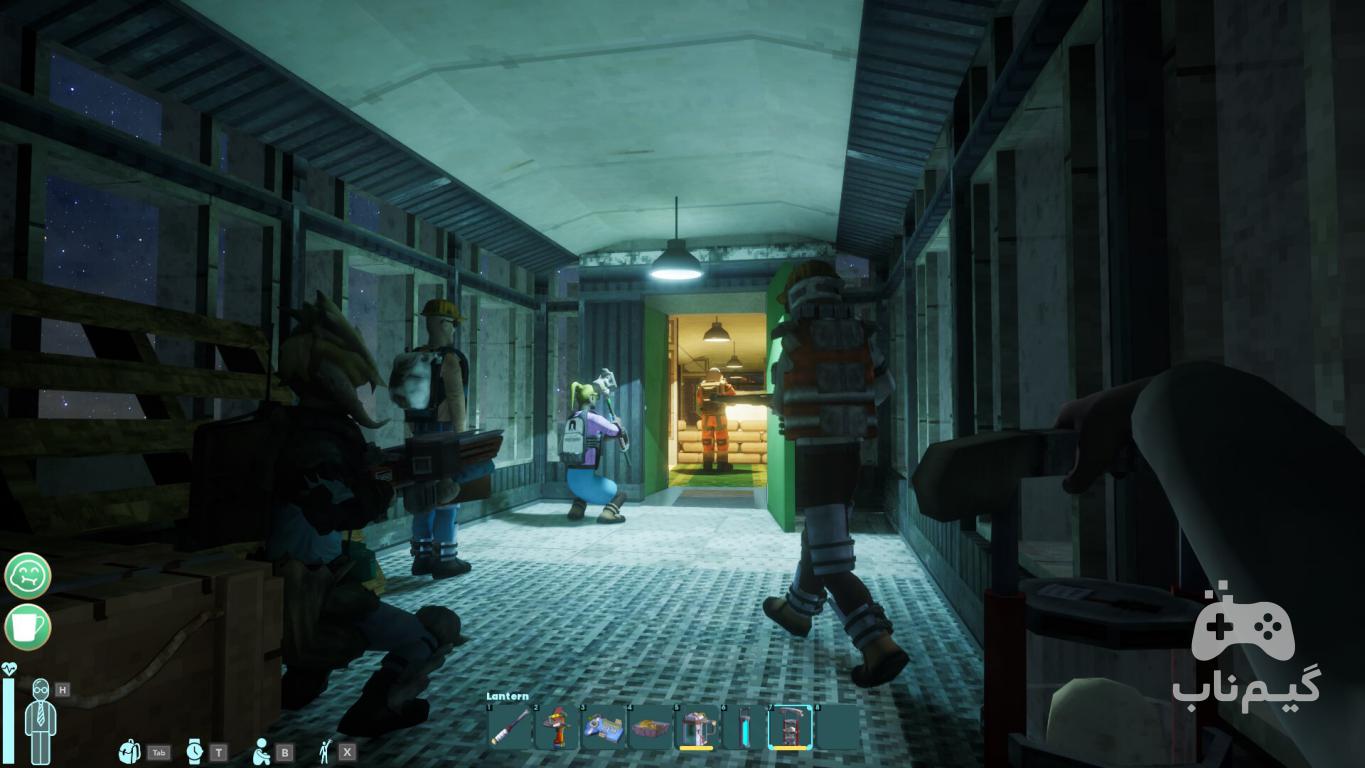The height and width of the screenshot is (768, 1365).
Task: Choose the red figure item in slot 2
Action: coord(557,727)
